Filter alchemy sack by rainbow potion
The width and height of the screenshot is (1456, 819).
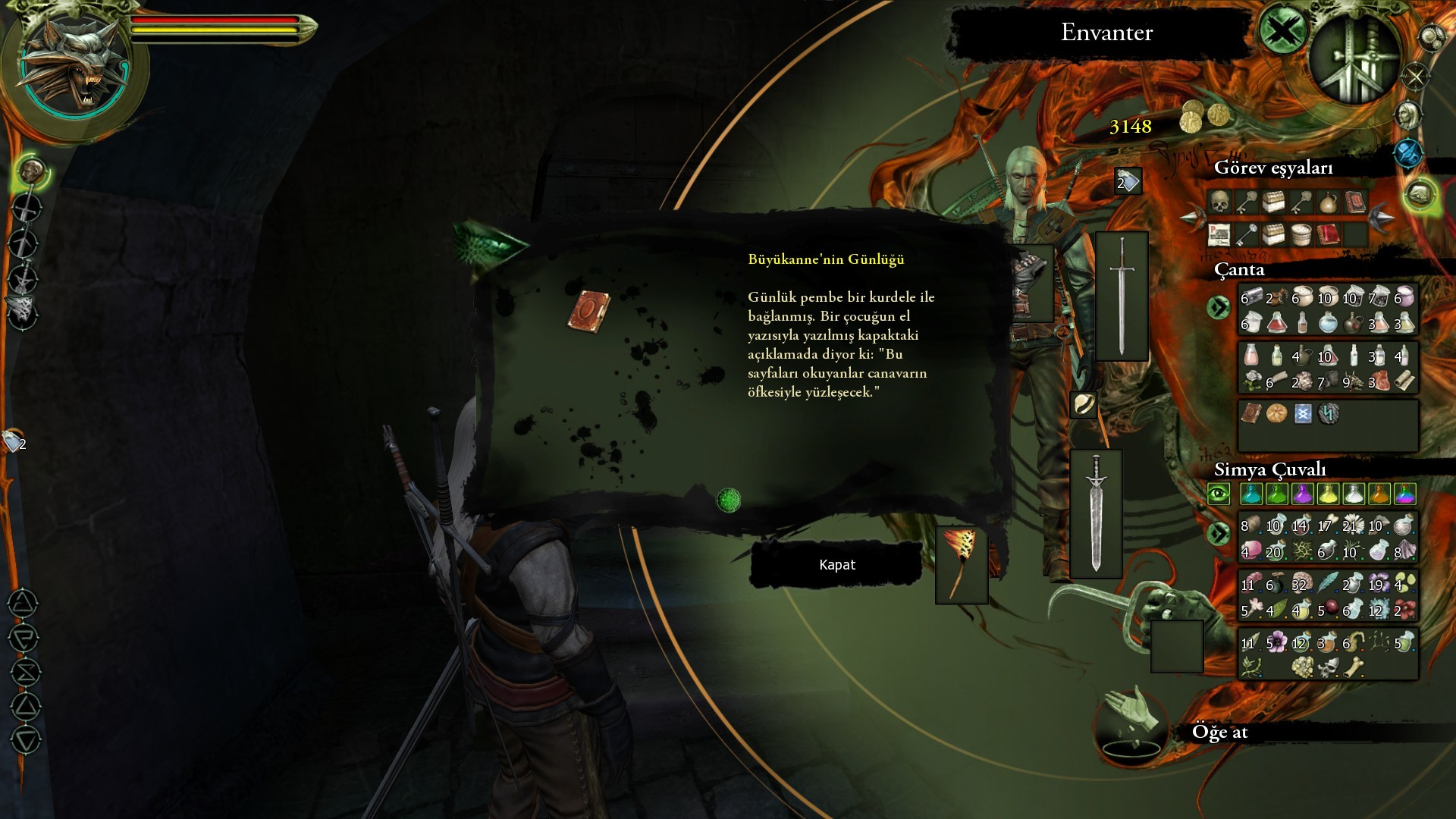pos(1404,494)
